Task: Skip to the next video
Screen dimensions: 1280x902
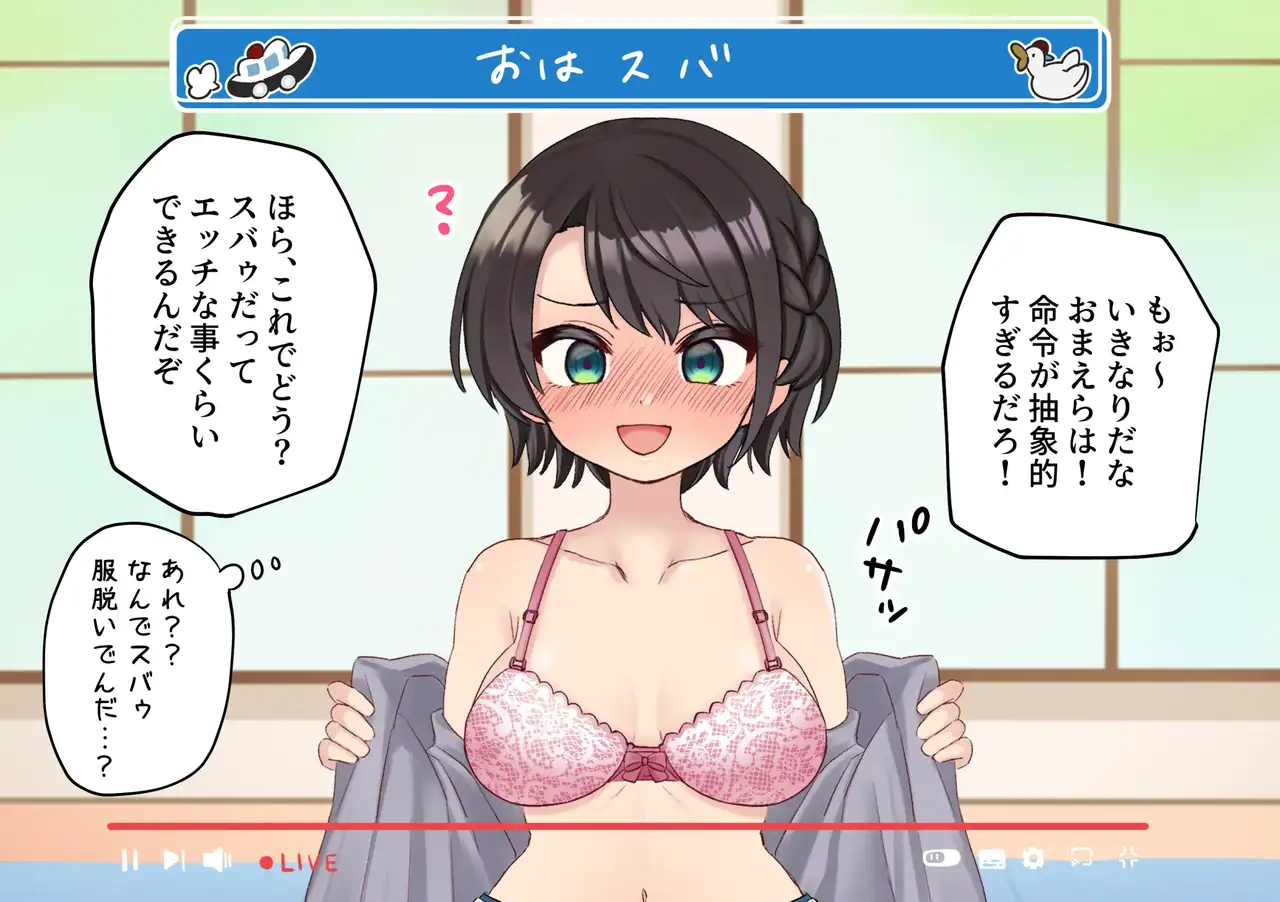Action: (173, 860)
